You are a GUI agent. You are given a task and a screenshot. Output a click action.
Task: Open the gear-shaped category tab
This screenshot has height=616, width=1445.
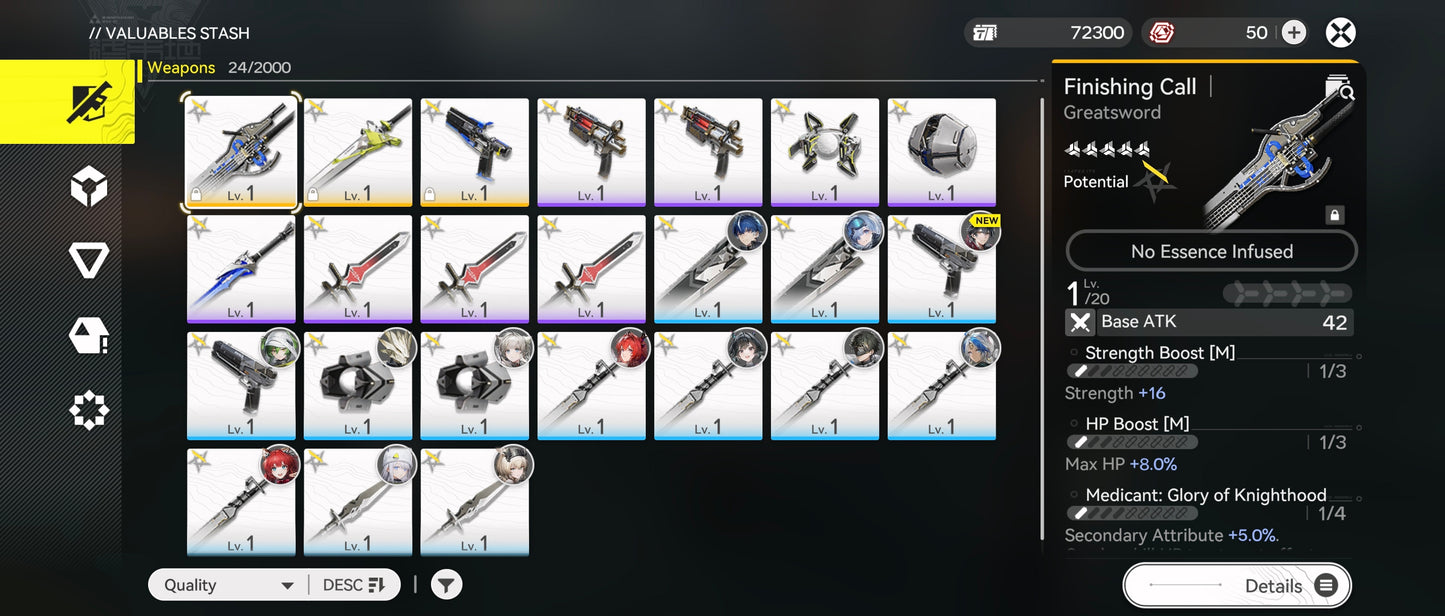pyautogui.click(x=89, y=410)
